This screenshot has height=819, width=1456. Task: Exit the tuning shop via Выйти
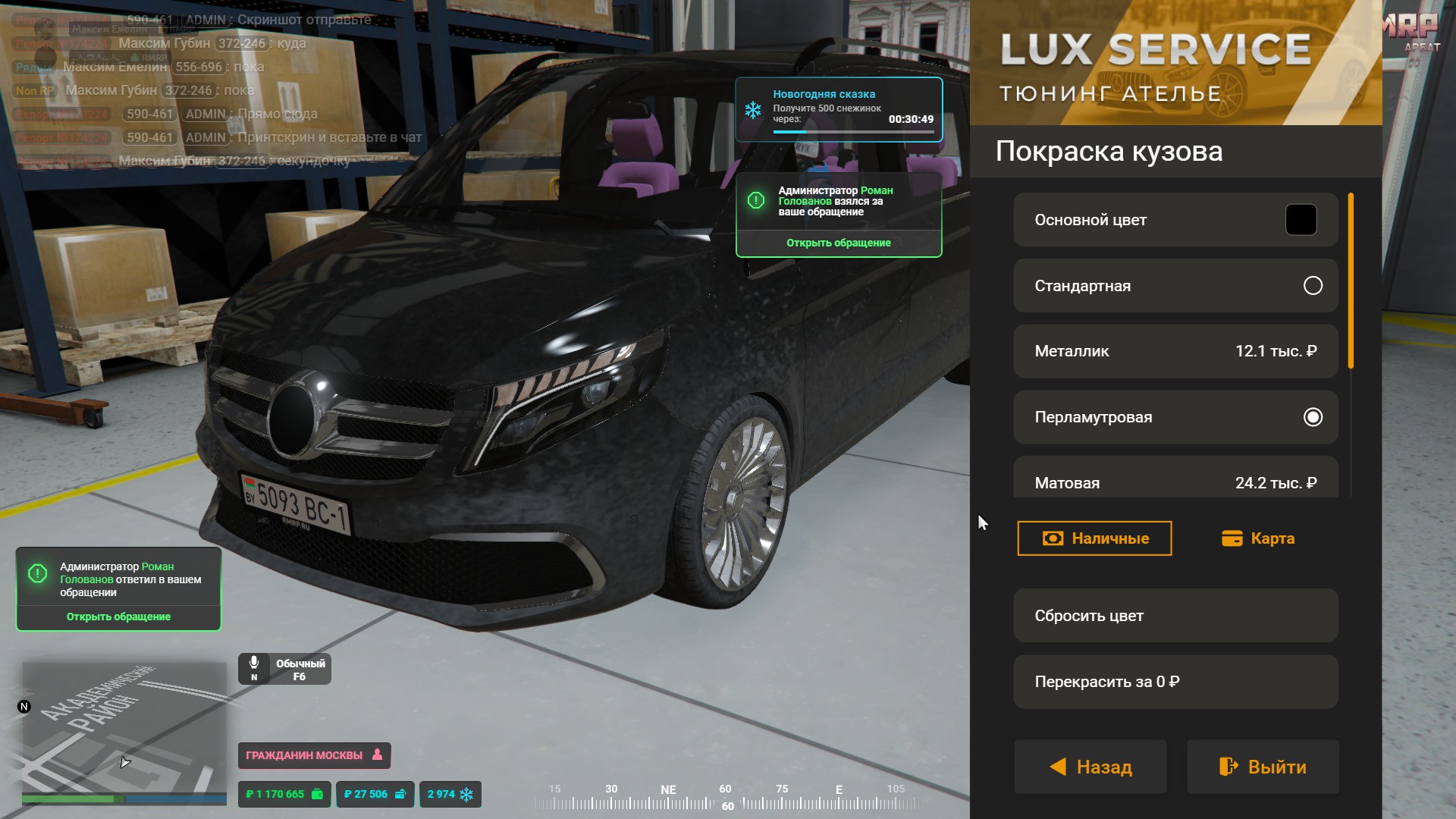click(x=1263, y=767)
